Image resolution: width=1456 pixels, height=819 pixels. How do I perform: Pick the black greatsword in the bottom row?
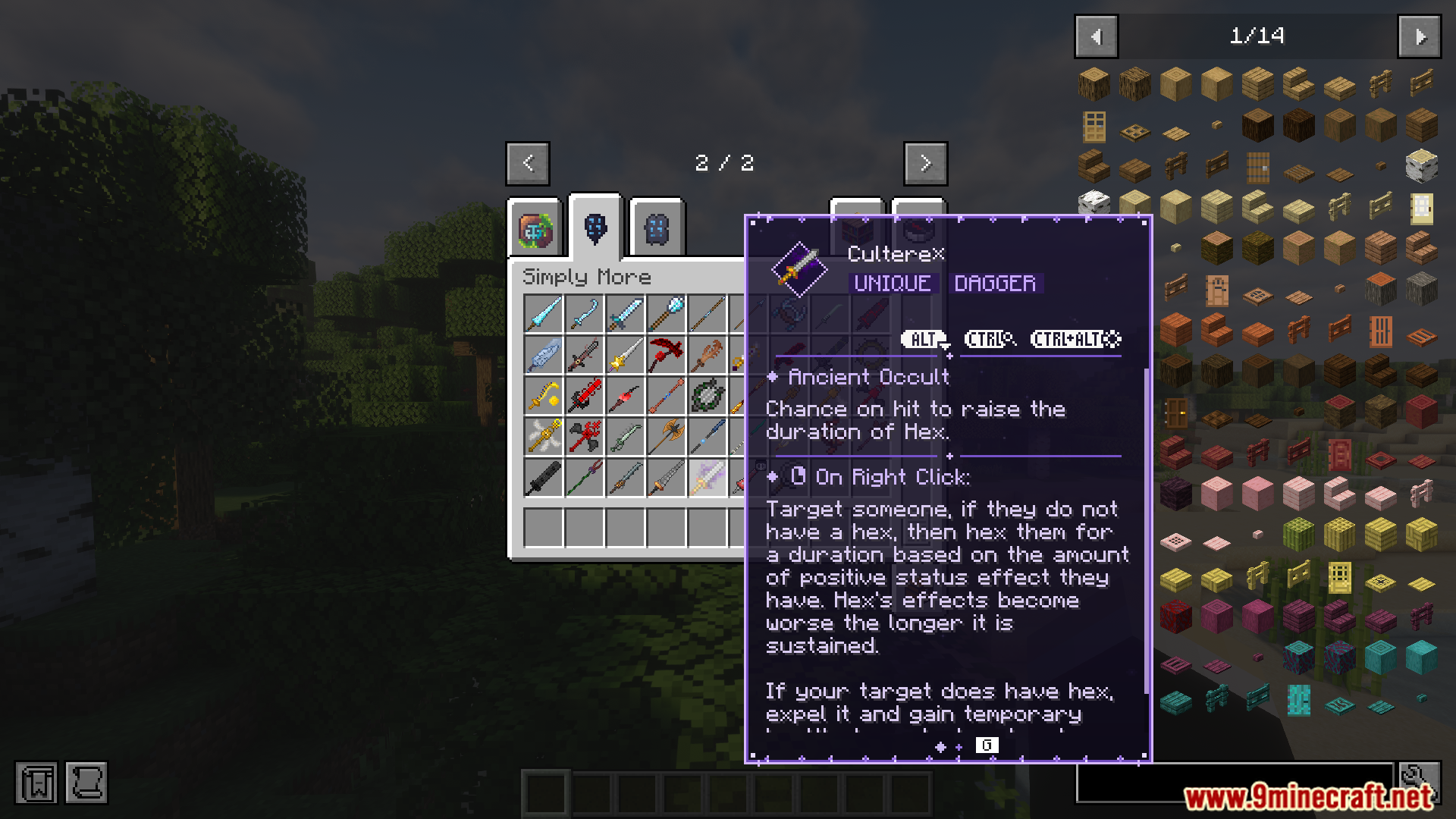(543, 478)
